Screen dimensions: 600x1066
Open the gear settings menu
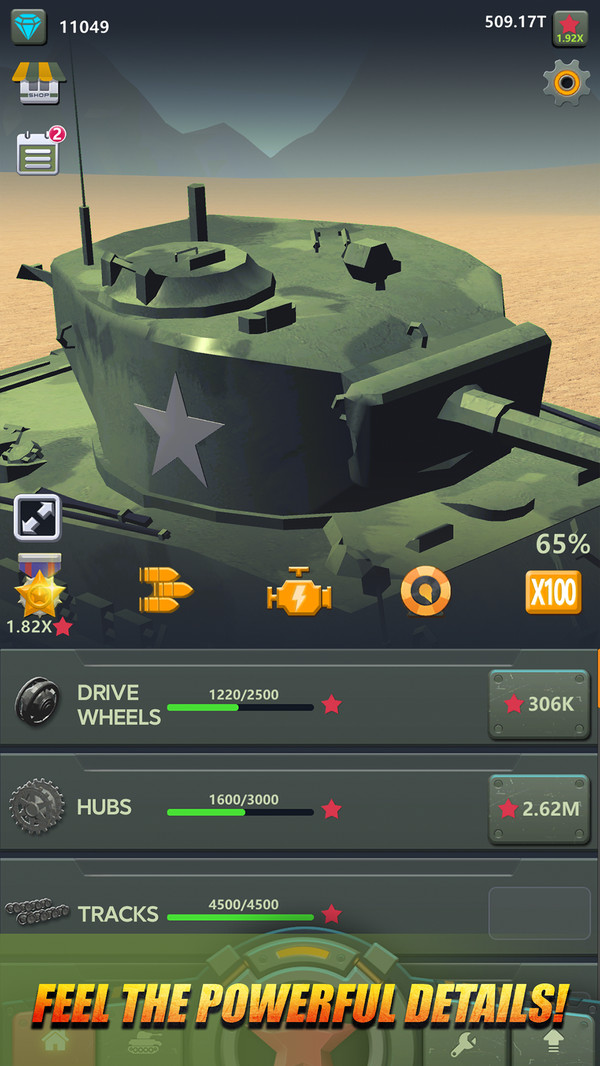pos(566,83)
